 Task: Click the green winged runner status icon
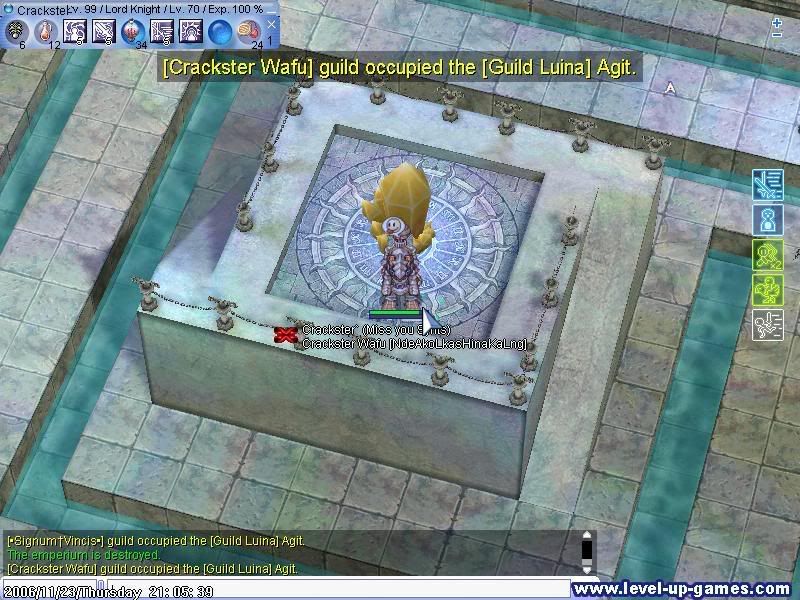click(x=767, y=289)
